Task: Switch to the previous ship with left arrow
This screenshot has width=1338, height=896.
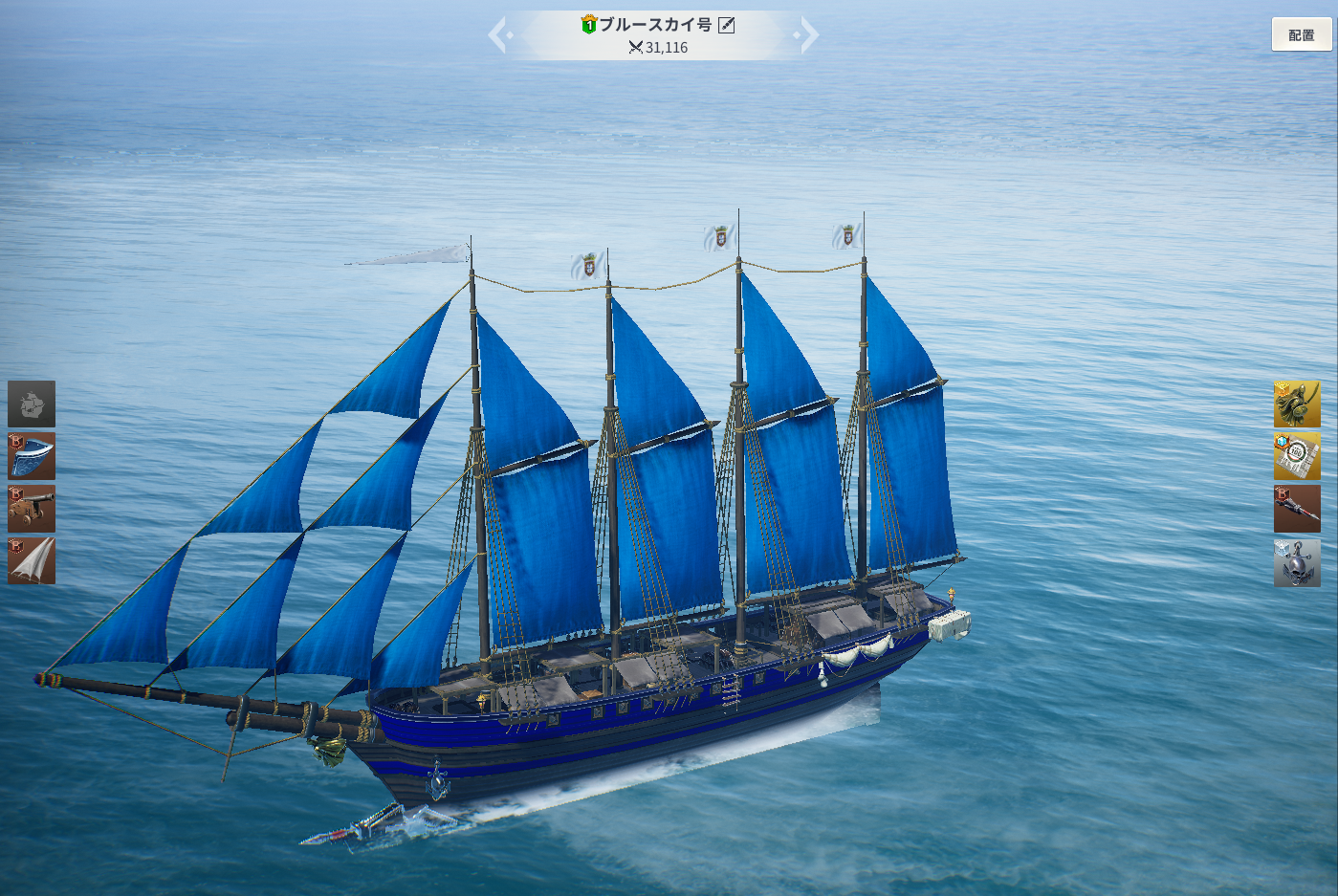Action: tap(498, 35)
